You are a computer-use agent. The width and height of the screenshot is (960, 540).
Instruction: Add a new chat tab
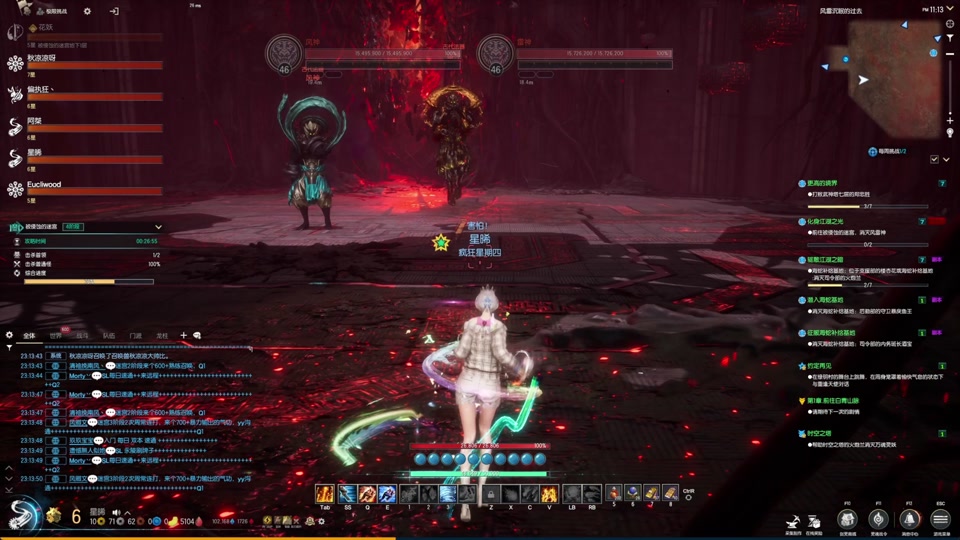point(183,335)
